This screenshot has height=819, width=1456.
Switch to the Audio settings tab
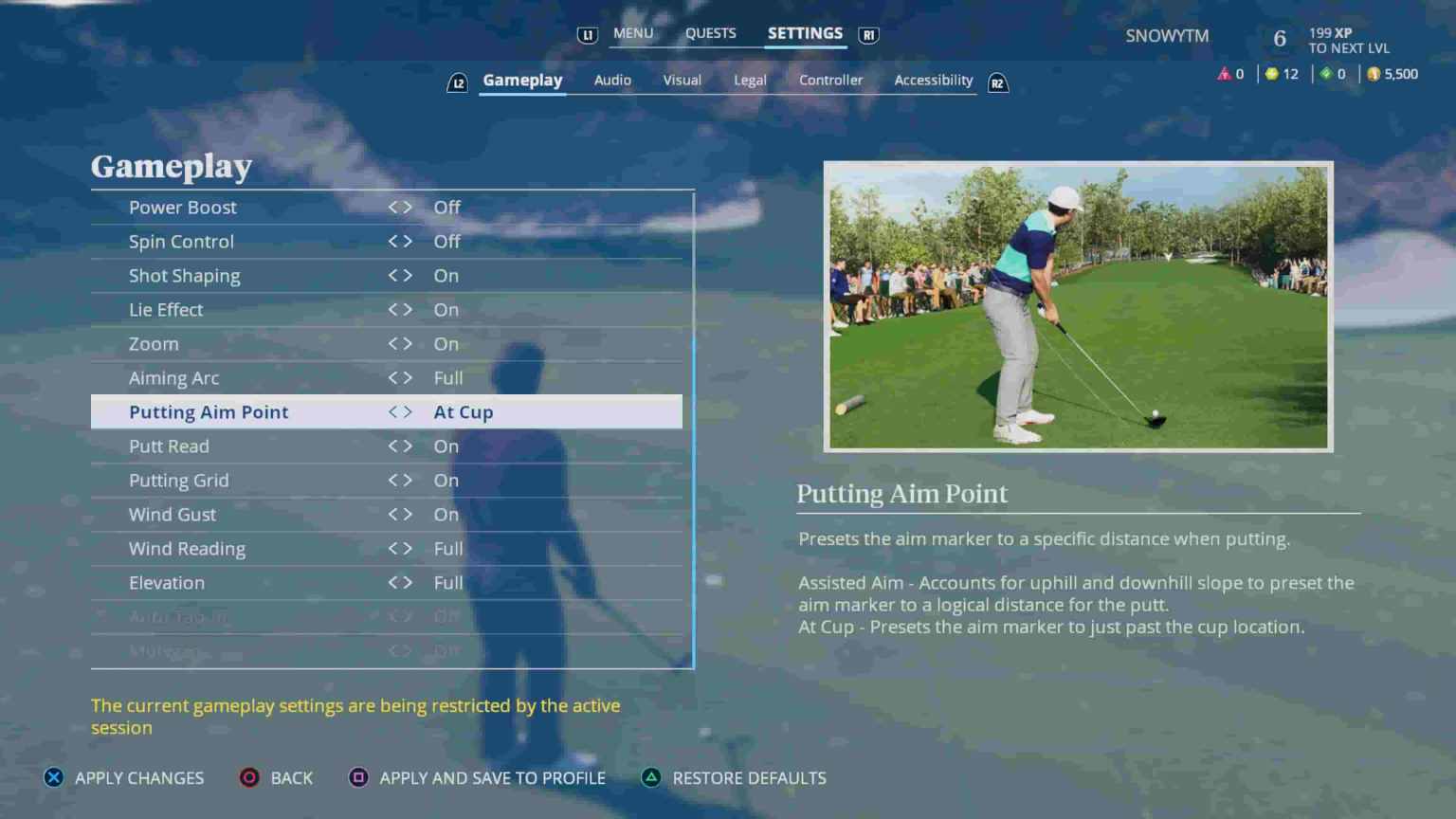pos(611,80)
